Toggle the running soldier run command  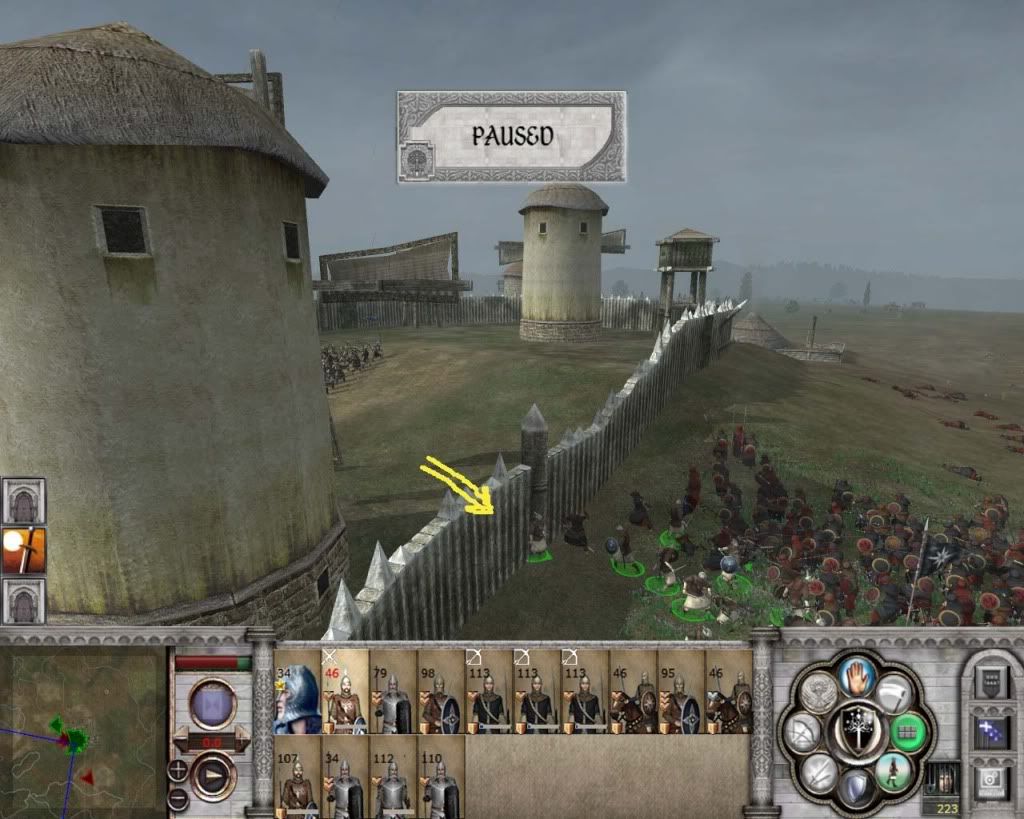point(893,772)
